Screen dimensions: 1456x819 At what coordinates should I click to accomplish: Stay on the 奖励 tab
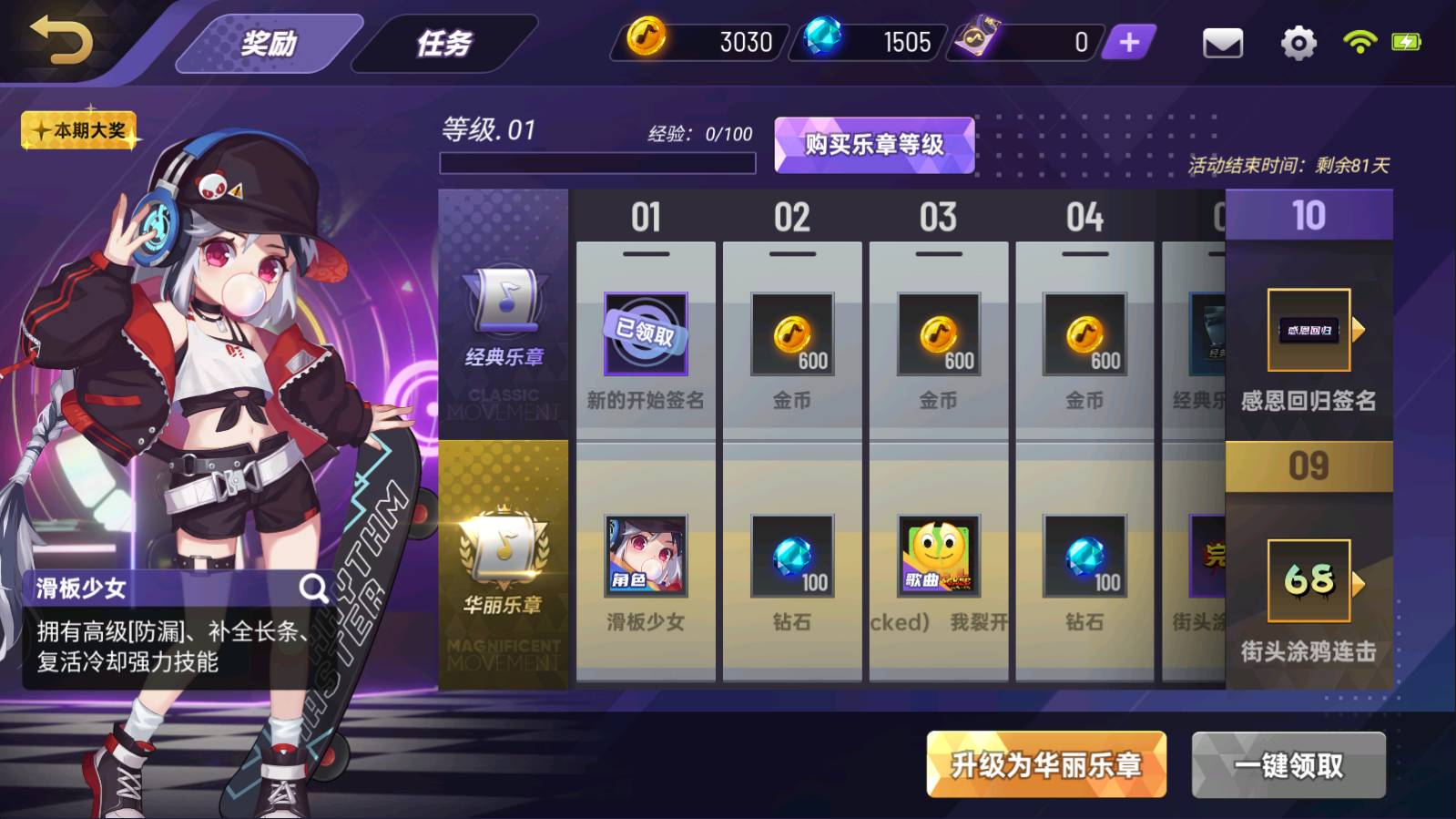coord(268,41)
